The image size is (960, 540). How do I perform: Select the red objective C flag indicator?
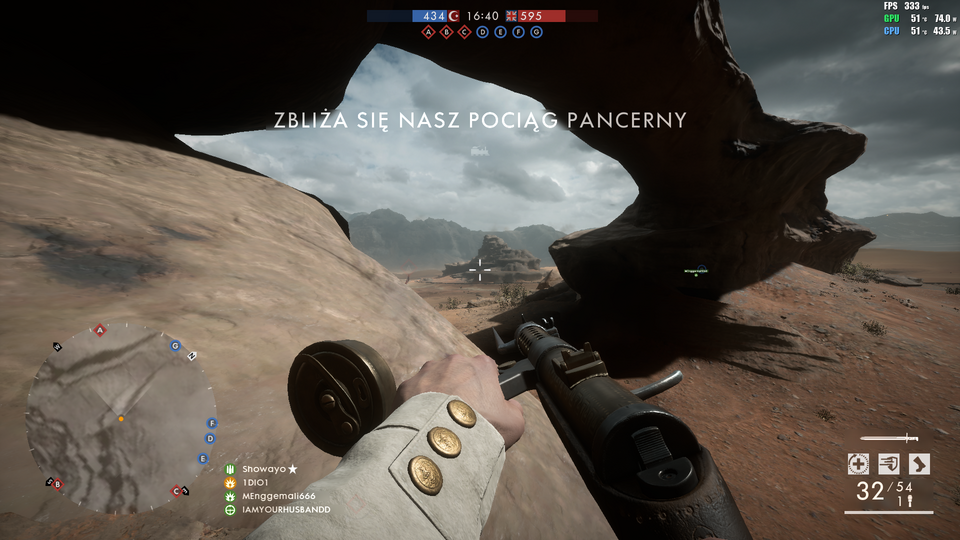point(465,32)
